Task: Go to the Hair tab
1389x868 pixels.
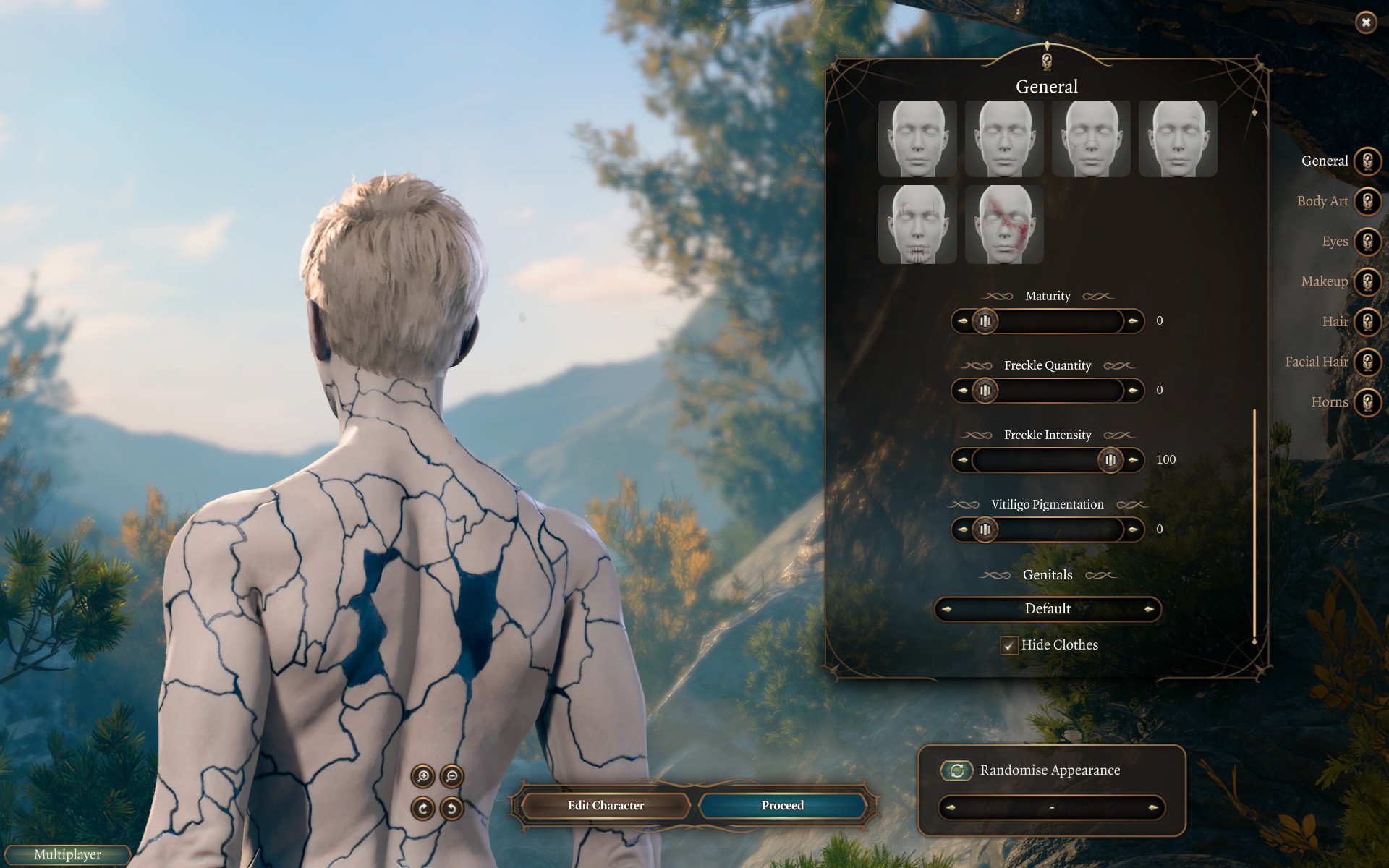Action: click(x=1367, y=322)
